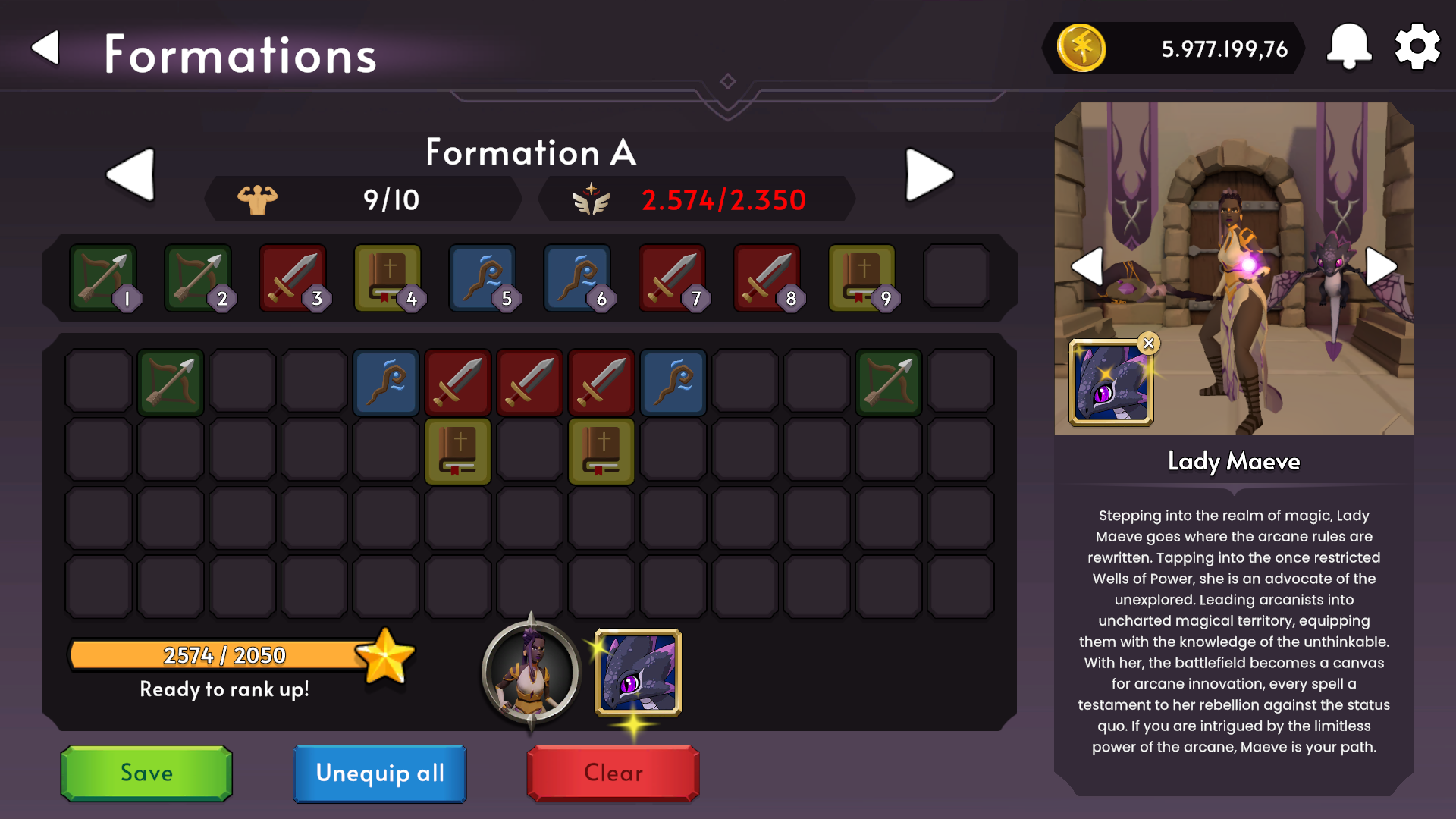This screenshot has width=1456, height=819.
Task: Select sword unit number 8 in the bench
Action: pos(768,277)
